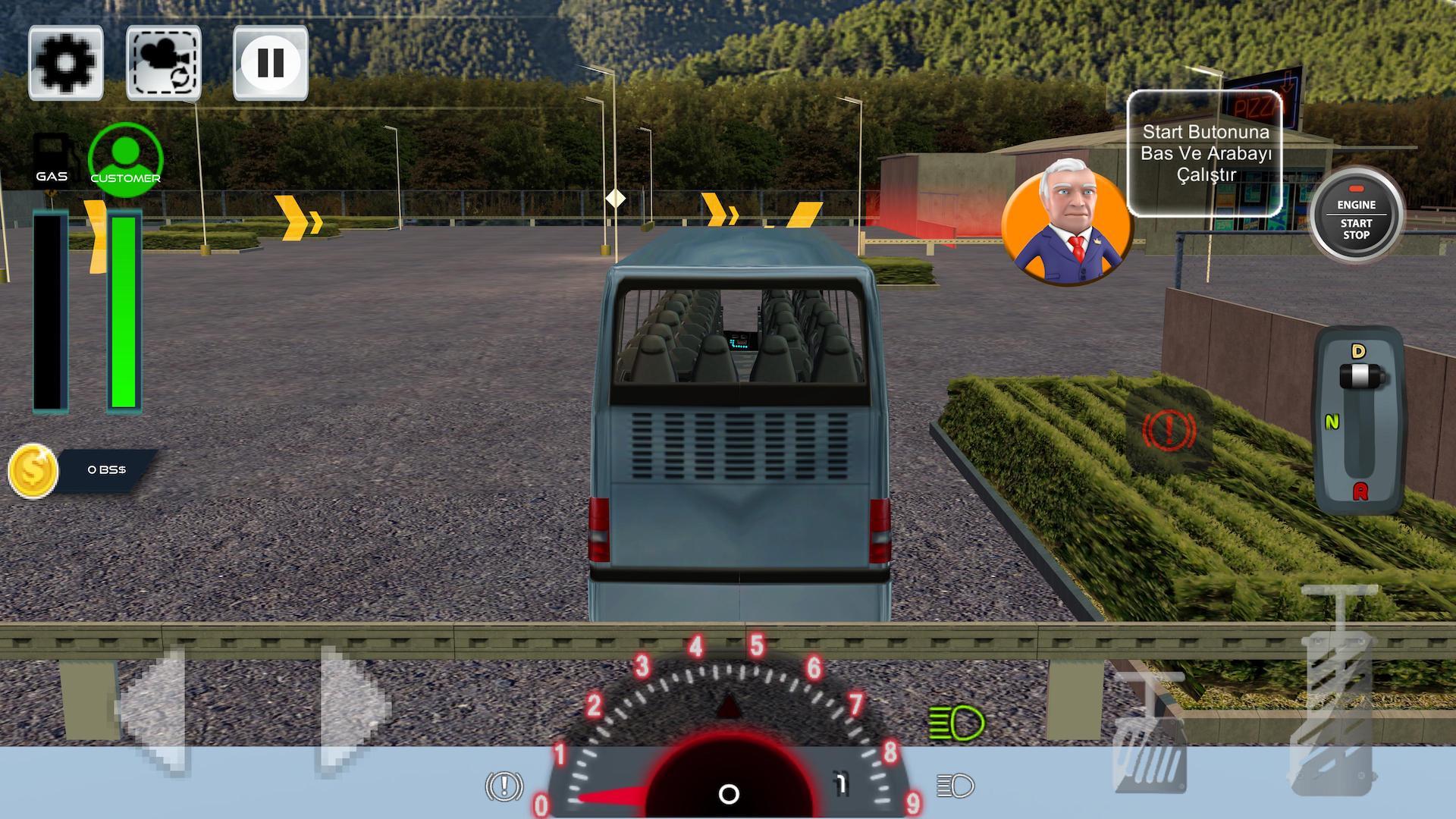Click the green CUSTOMER indicator
Viewport: 1456px width, 819px height.
tap(124, 156)
